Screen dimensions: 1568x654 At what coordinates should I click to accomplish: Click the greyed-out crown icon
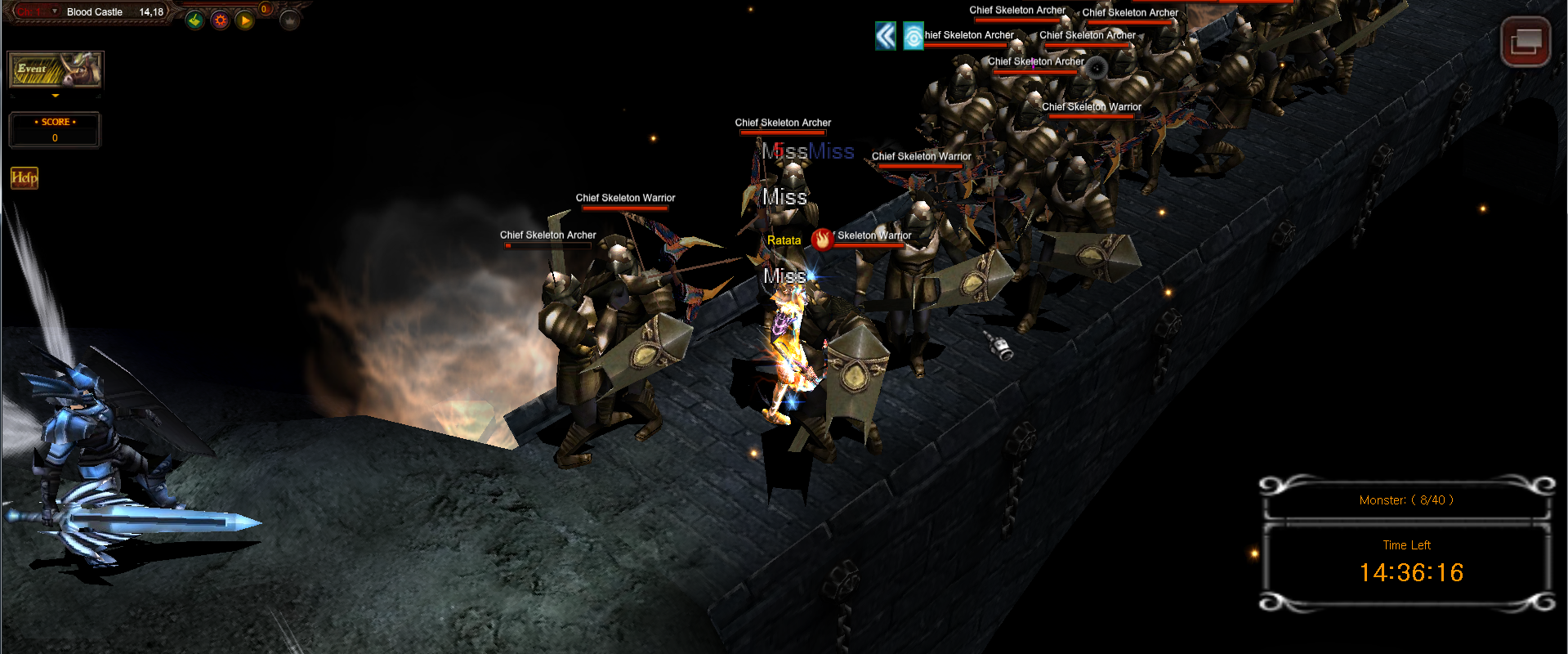[289, 20]
